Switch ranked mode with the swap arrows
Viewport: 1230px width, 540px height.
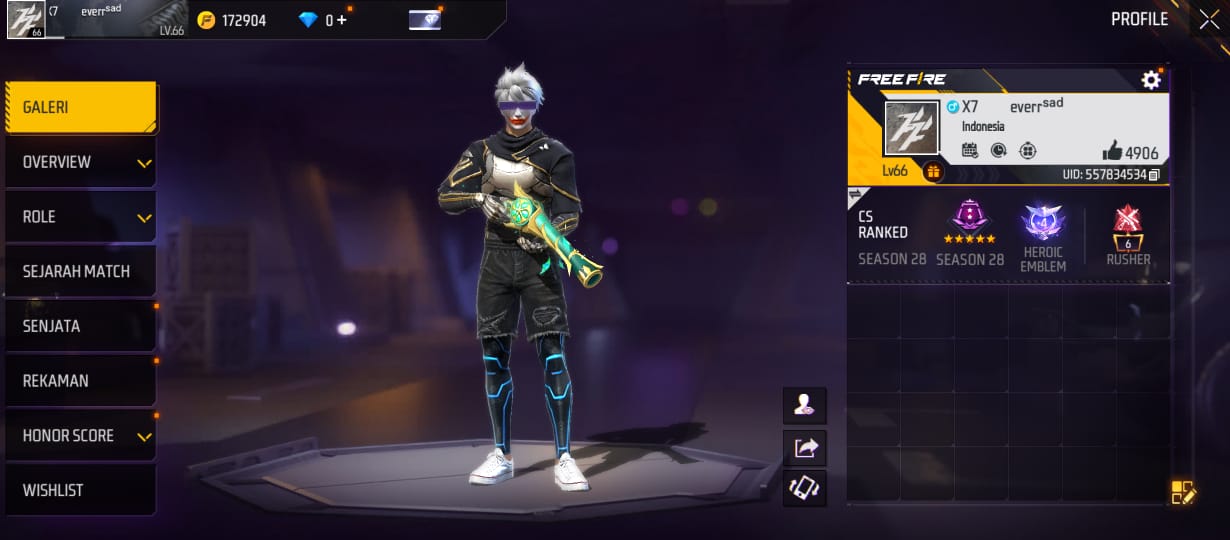857,194
